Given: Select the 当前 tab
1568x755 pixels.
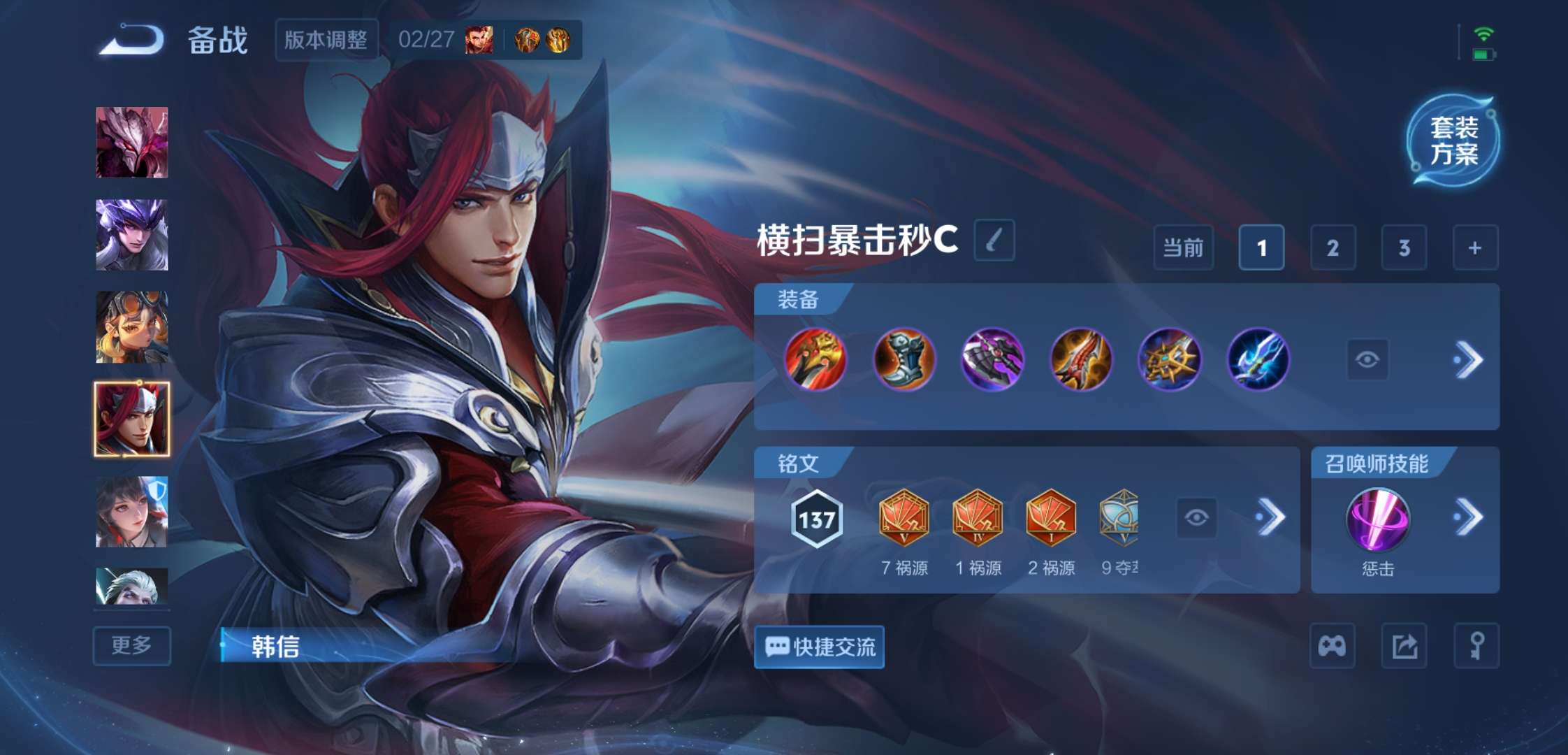Looking at the screenshot, I should (1184, 249).
